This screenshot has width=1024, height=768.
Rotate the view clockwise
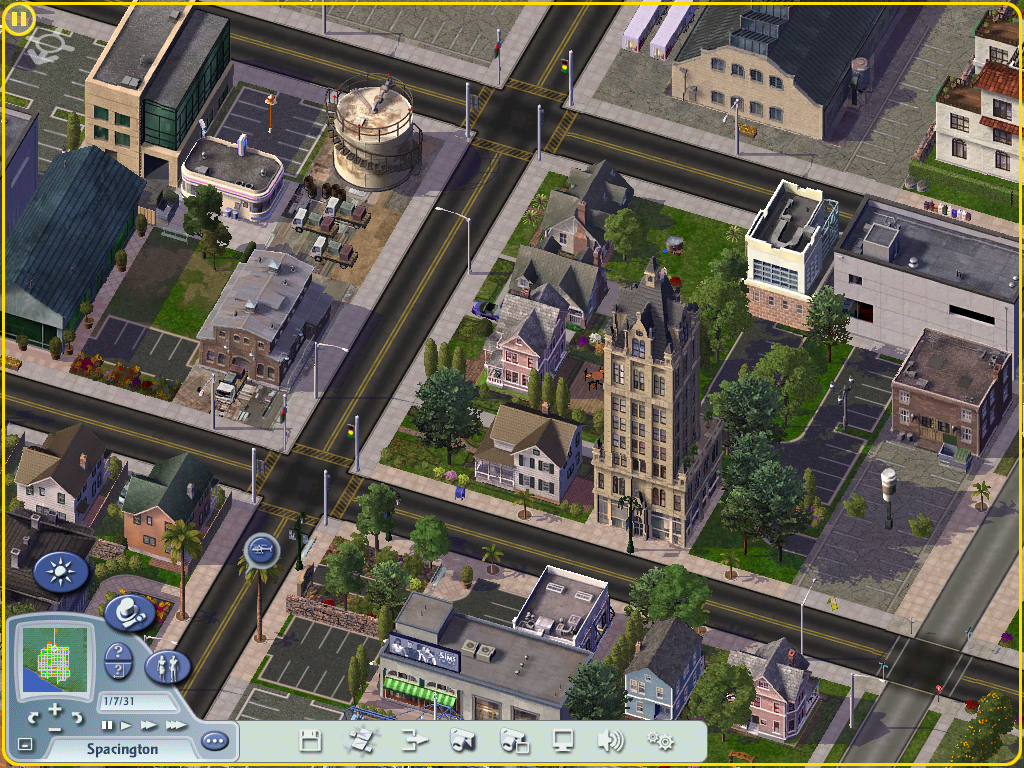pos(77,717)
